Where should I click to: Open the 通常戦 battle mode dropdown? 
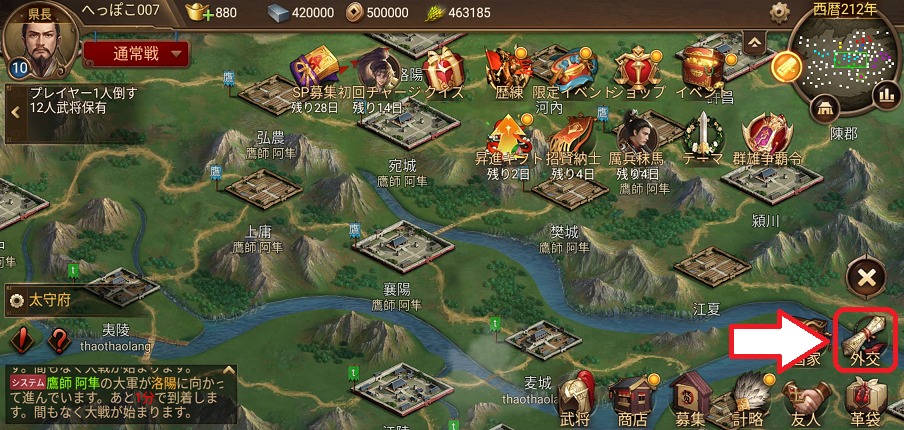(x=136, y=53)
